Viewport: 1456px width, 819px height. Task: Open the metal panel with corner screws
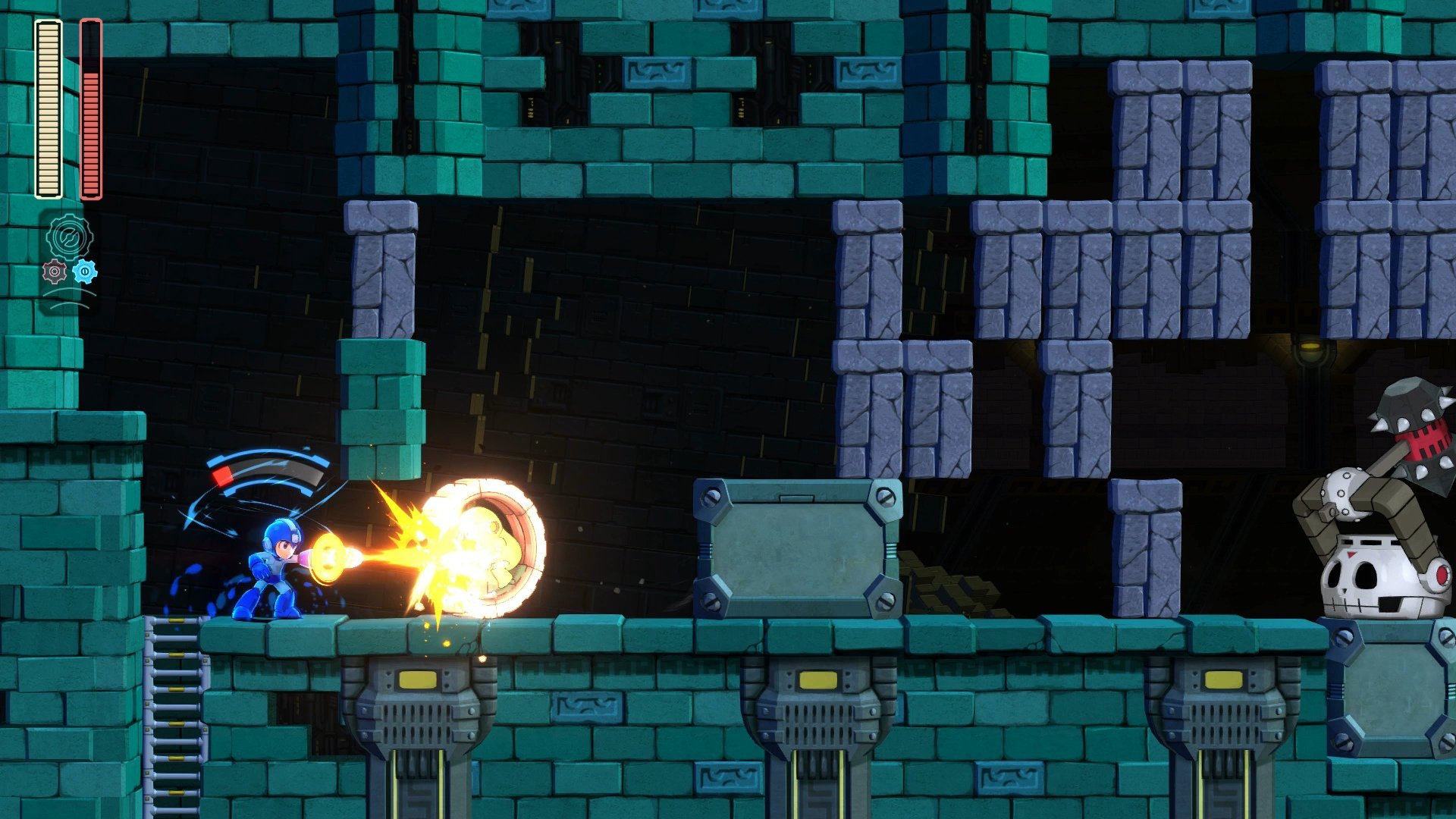[798, 548]
